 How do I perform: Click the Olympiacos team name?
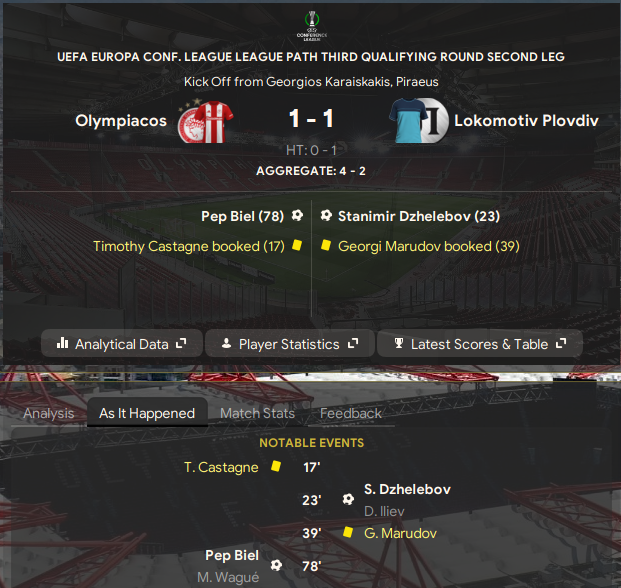121,121
